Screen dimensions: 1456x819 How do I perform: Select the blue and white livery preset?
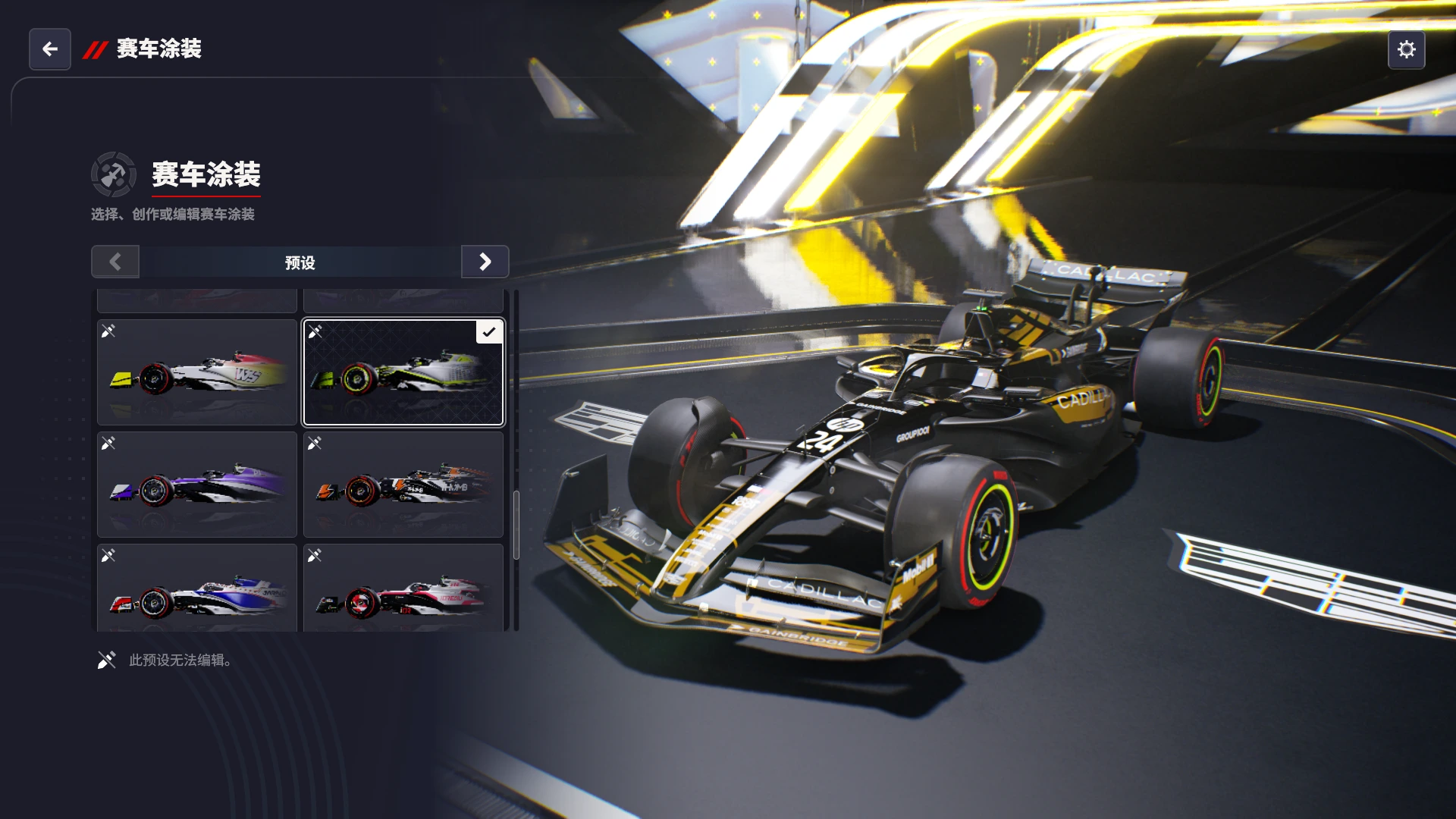[196, 591]
